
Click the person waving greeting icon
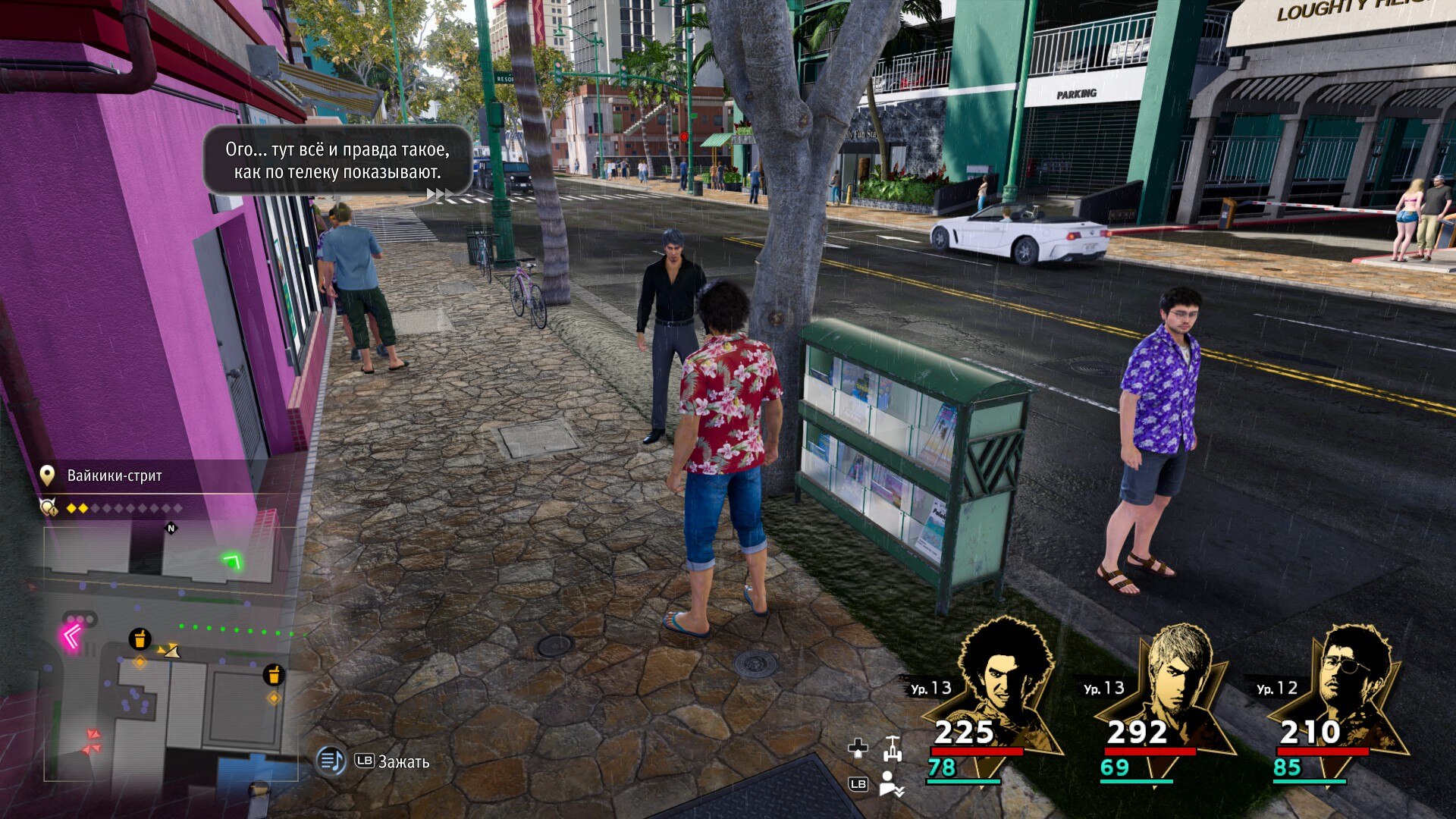890,784
